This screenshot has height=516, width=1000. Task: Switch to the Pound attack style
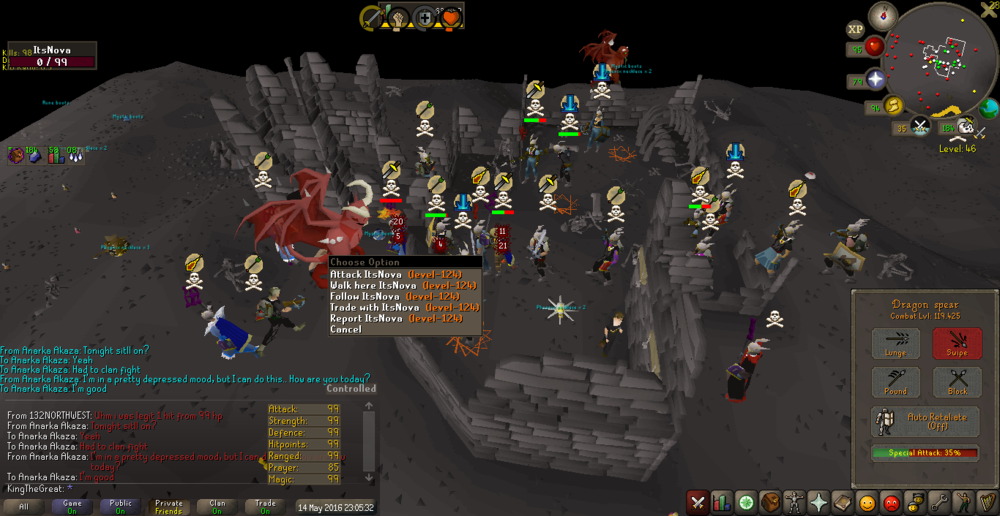coord(896,382)
